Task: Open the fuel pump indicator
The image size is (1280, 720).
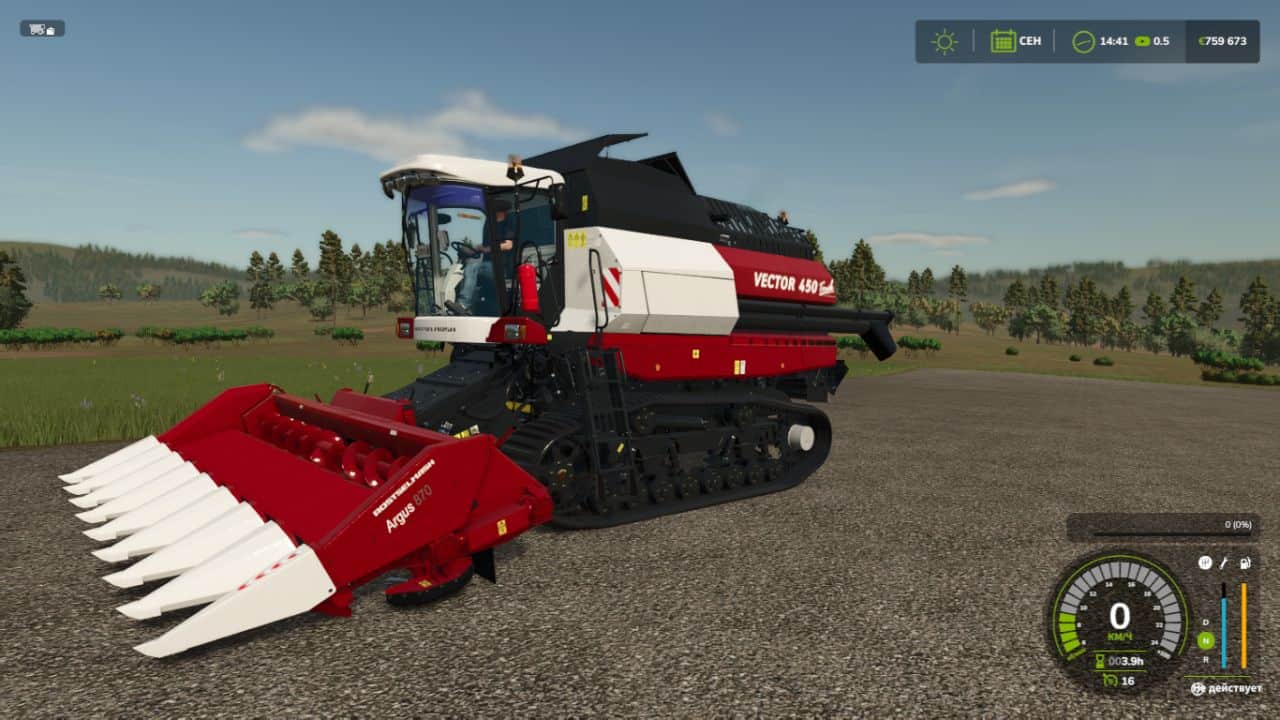Action: pyautogui.click(x=1245, y=563)
